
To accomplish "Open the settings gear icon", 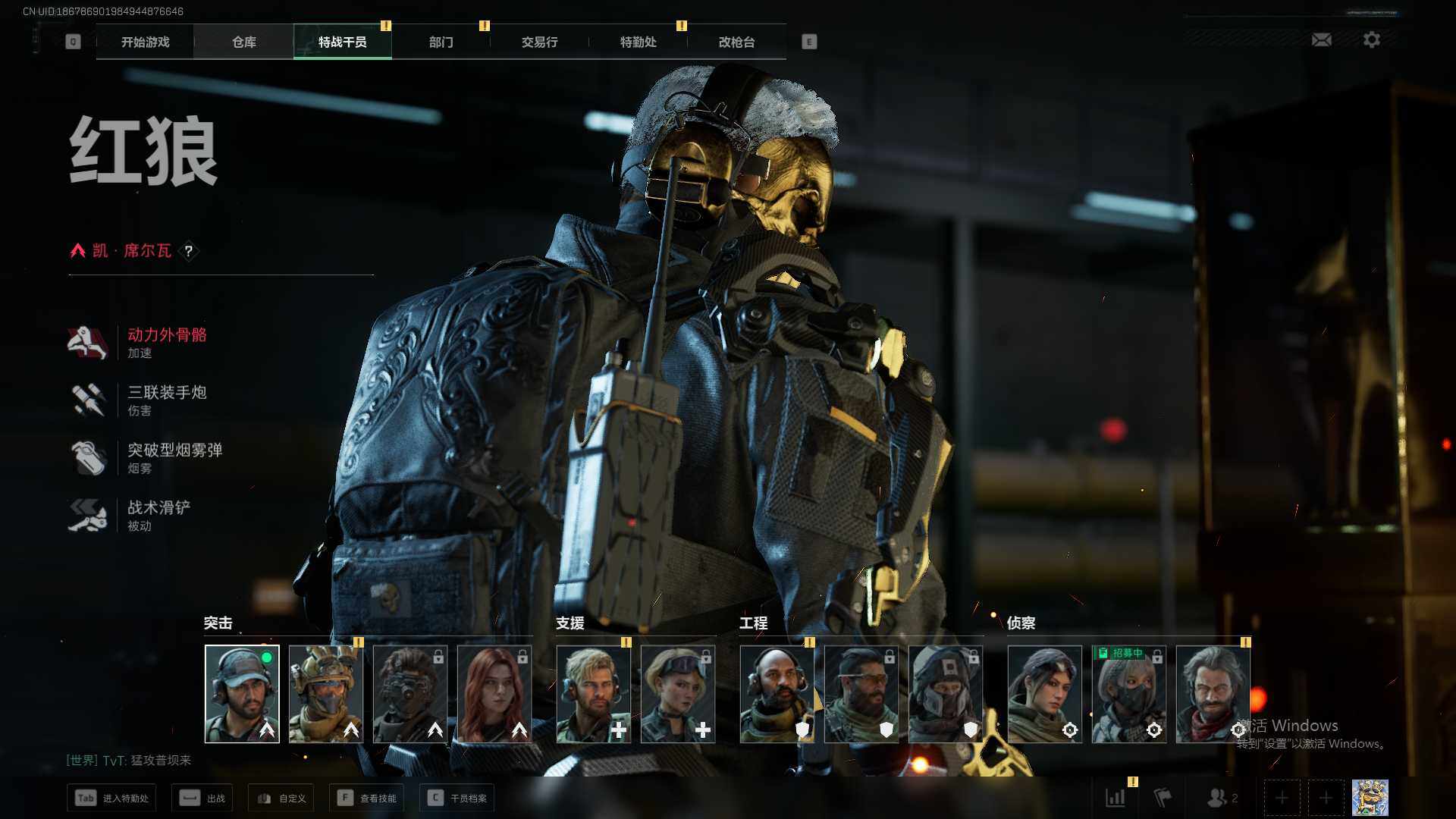I will (x=1371, y=39).
